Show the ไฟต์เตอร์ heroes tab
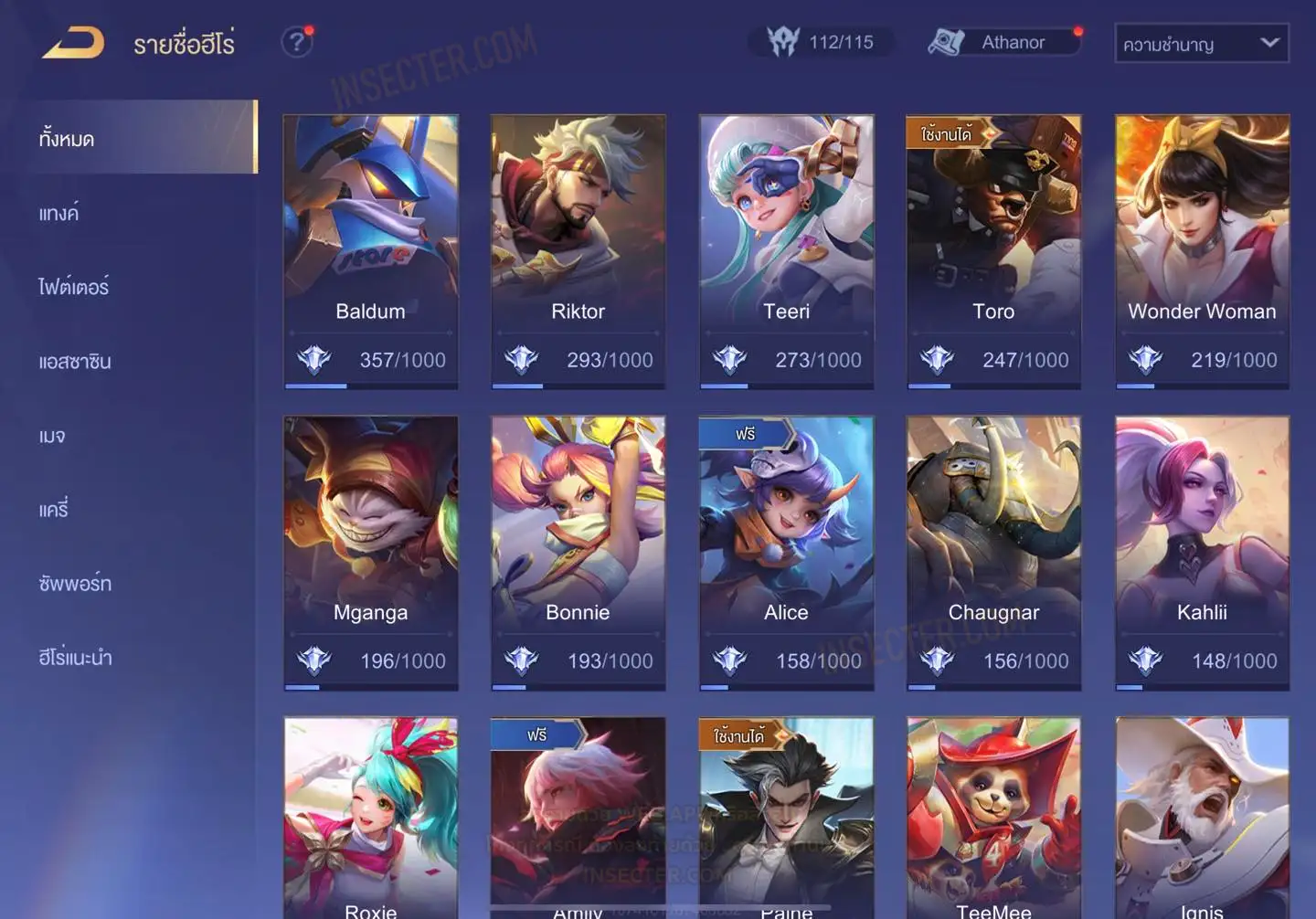Image resolution: width=1316 pixels, height=919 pixels. tap(74, 287)
